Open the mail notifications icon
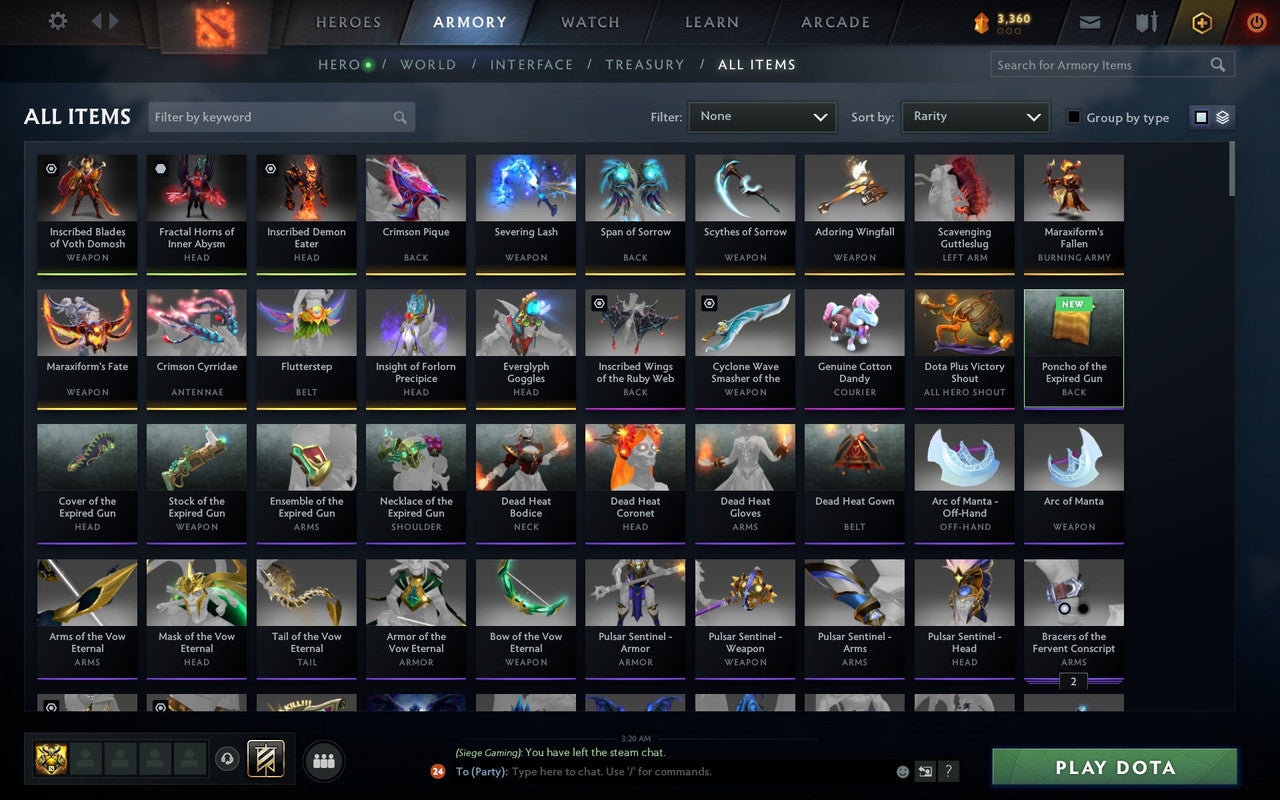Screen dimensions: 1280x800 point(1089,22)
